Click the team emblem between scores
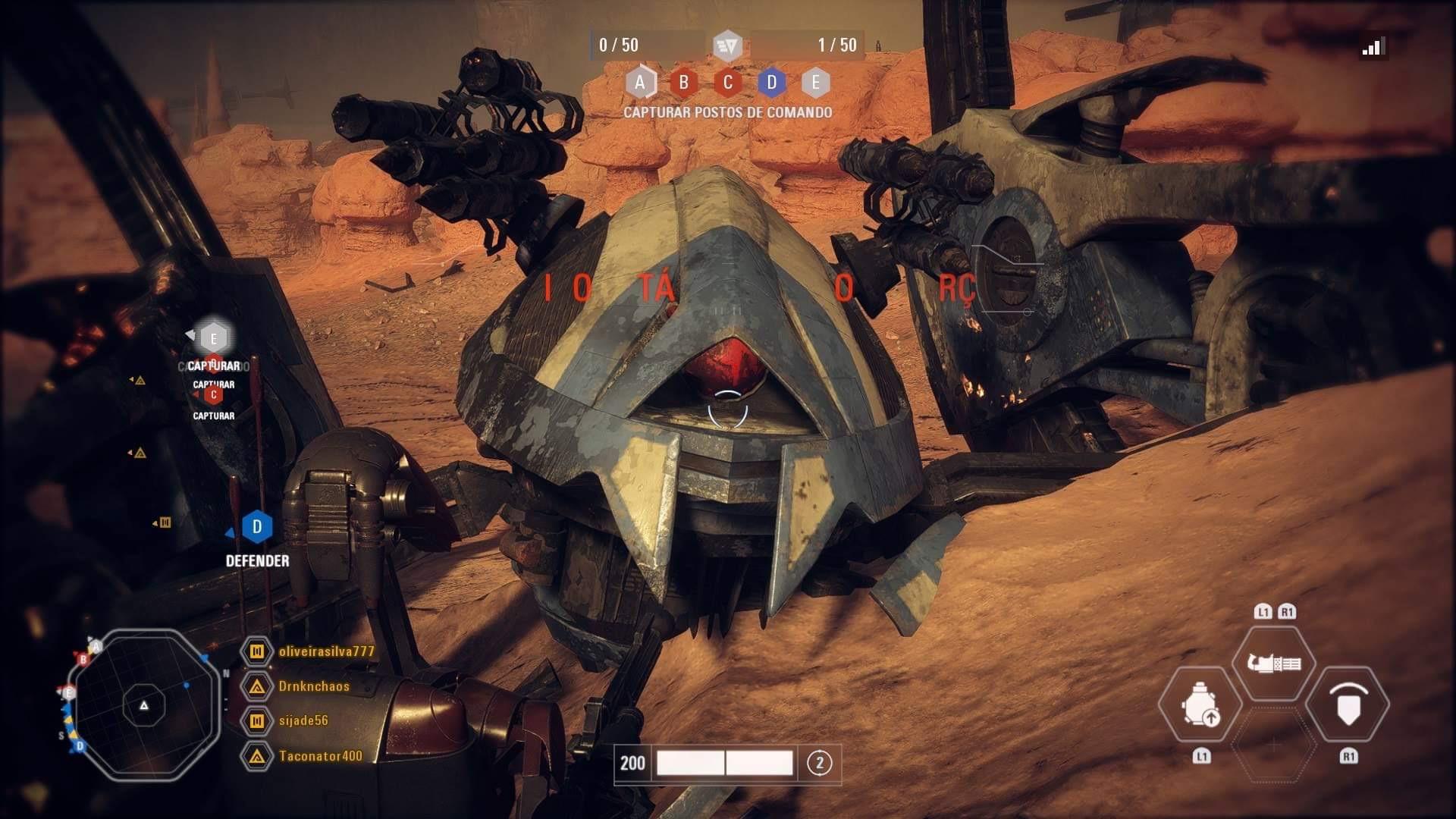Viewport: 1456px width, 819px height. 727,45
